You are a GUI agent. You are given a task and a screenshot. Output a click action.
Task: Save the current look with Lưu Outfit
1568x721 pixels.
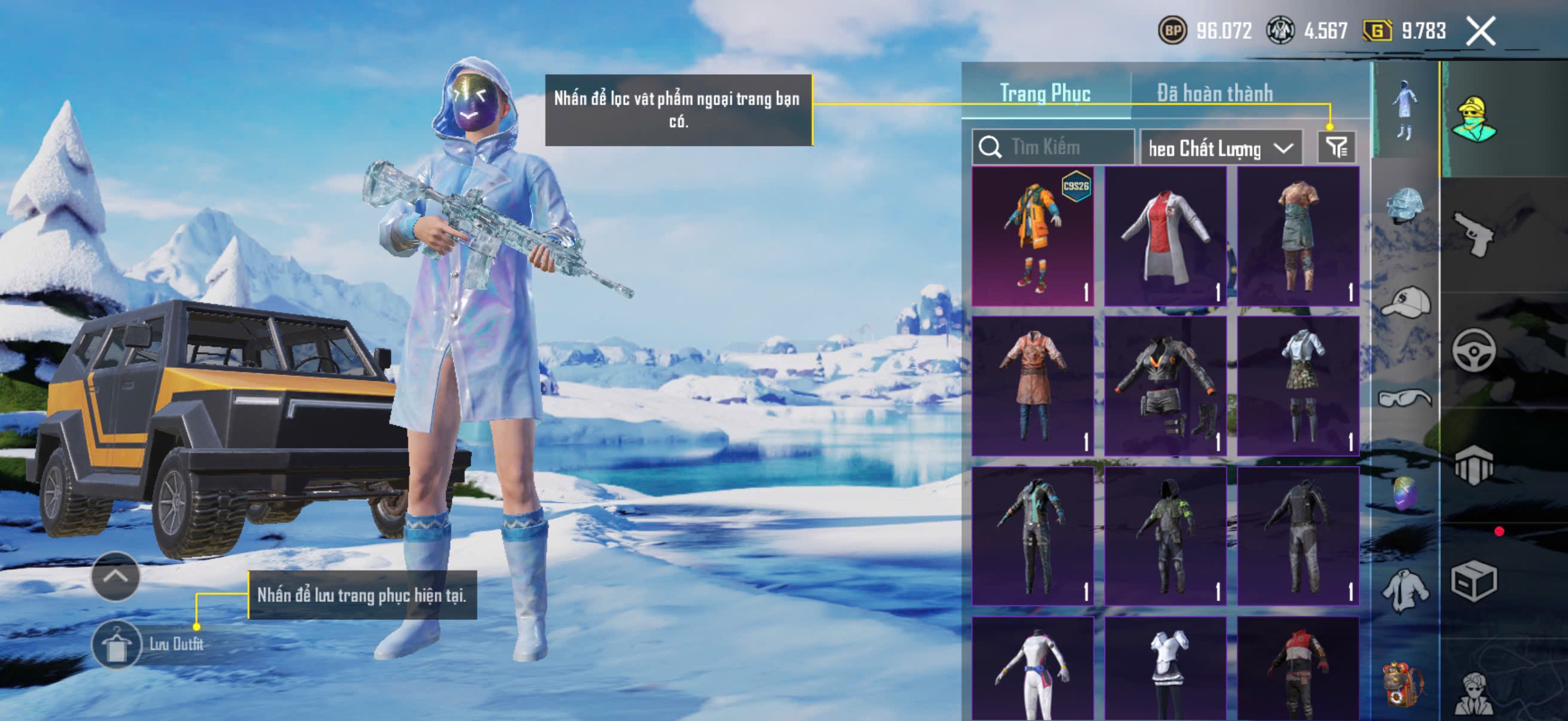click(117, 644)
